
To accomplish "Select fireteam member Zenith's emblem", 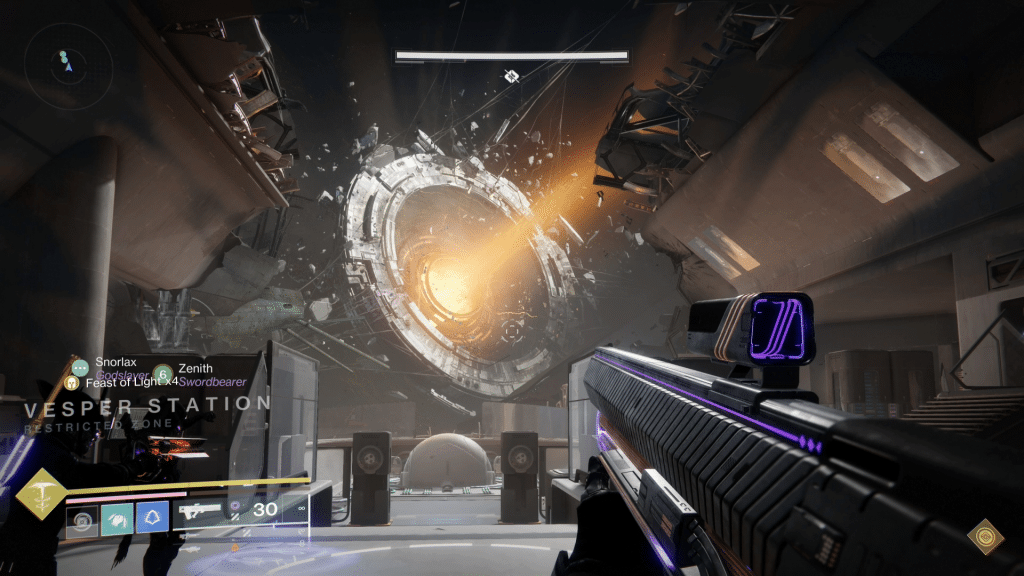I will click(x=164, y=374).
